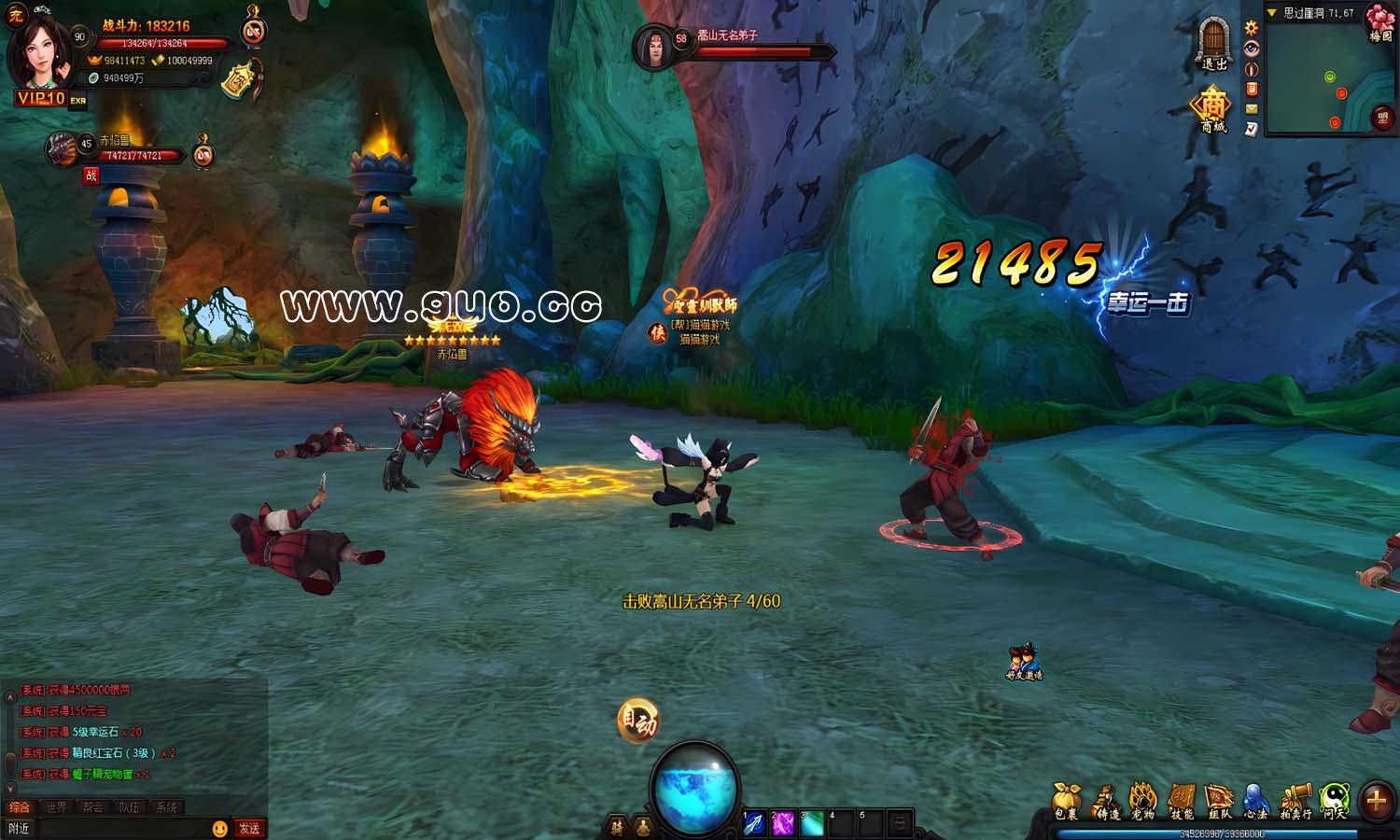This screenshot has height=840, width=1400.
Task: Open the 组队 team flag menu
Action: tap(1219, 801)
